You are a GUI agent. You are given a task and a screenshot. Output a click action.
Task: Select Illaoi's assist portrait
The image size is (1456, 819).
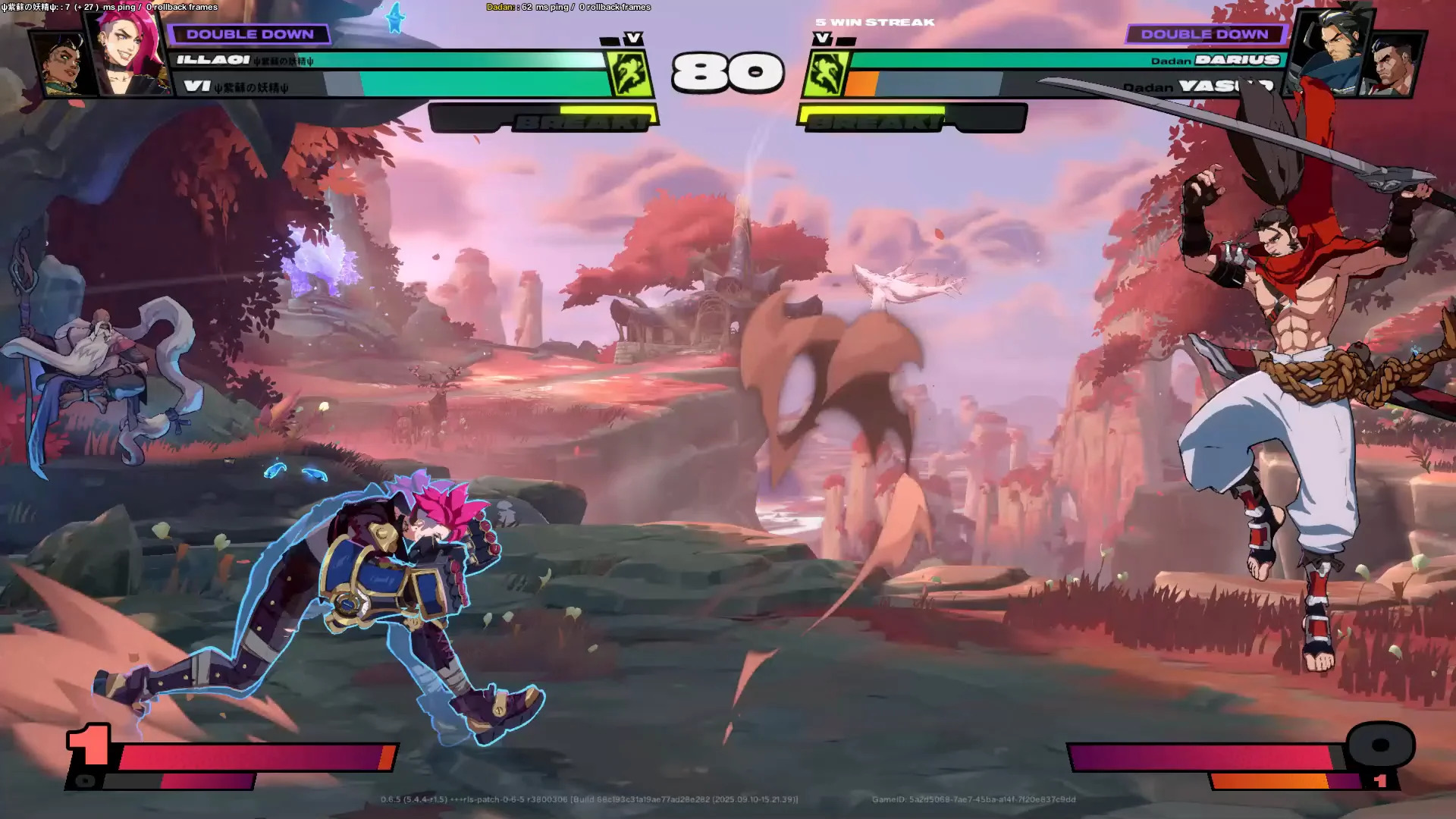64,66
